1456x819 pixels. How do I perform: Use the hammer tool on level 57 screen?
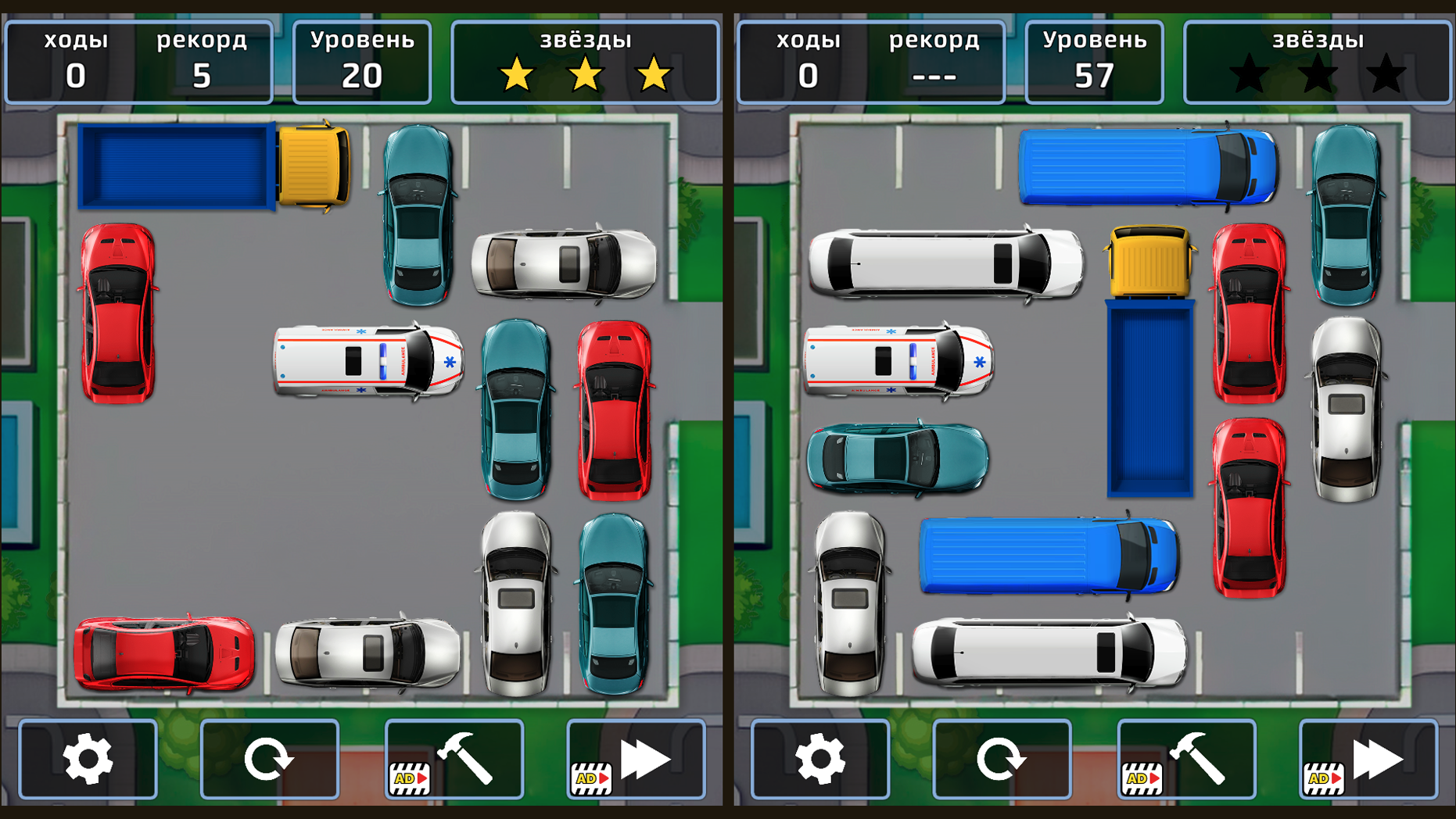[1196, 758]
